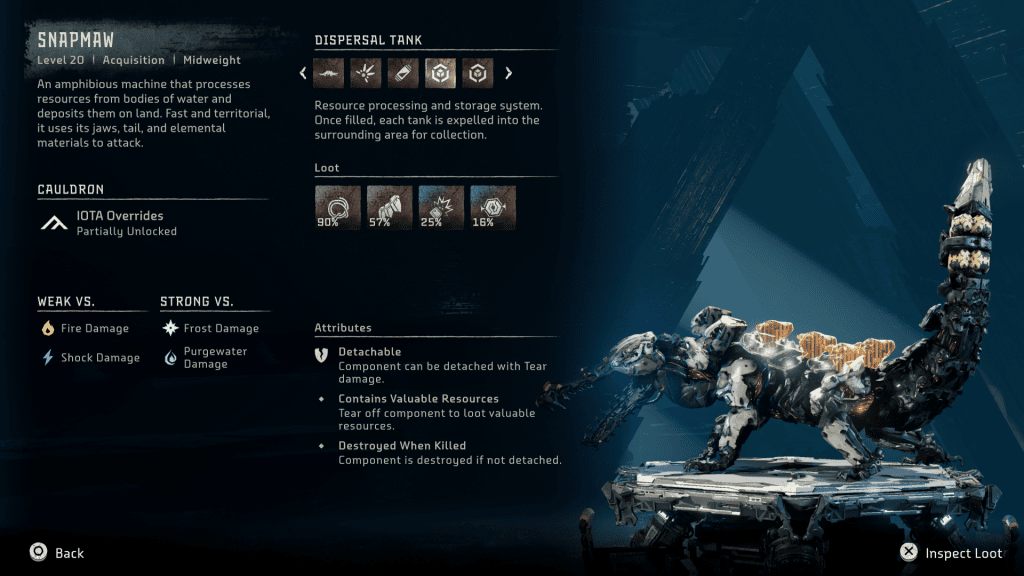Open the IOTA Overrides cauldron entry
The image size is (1024, 576).
pyautogui.click(x=120, y=222)
